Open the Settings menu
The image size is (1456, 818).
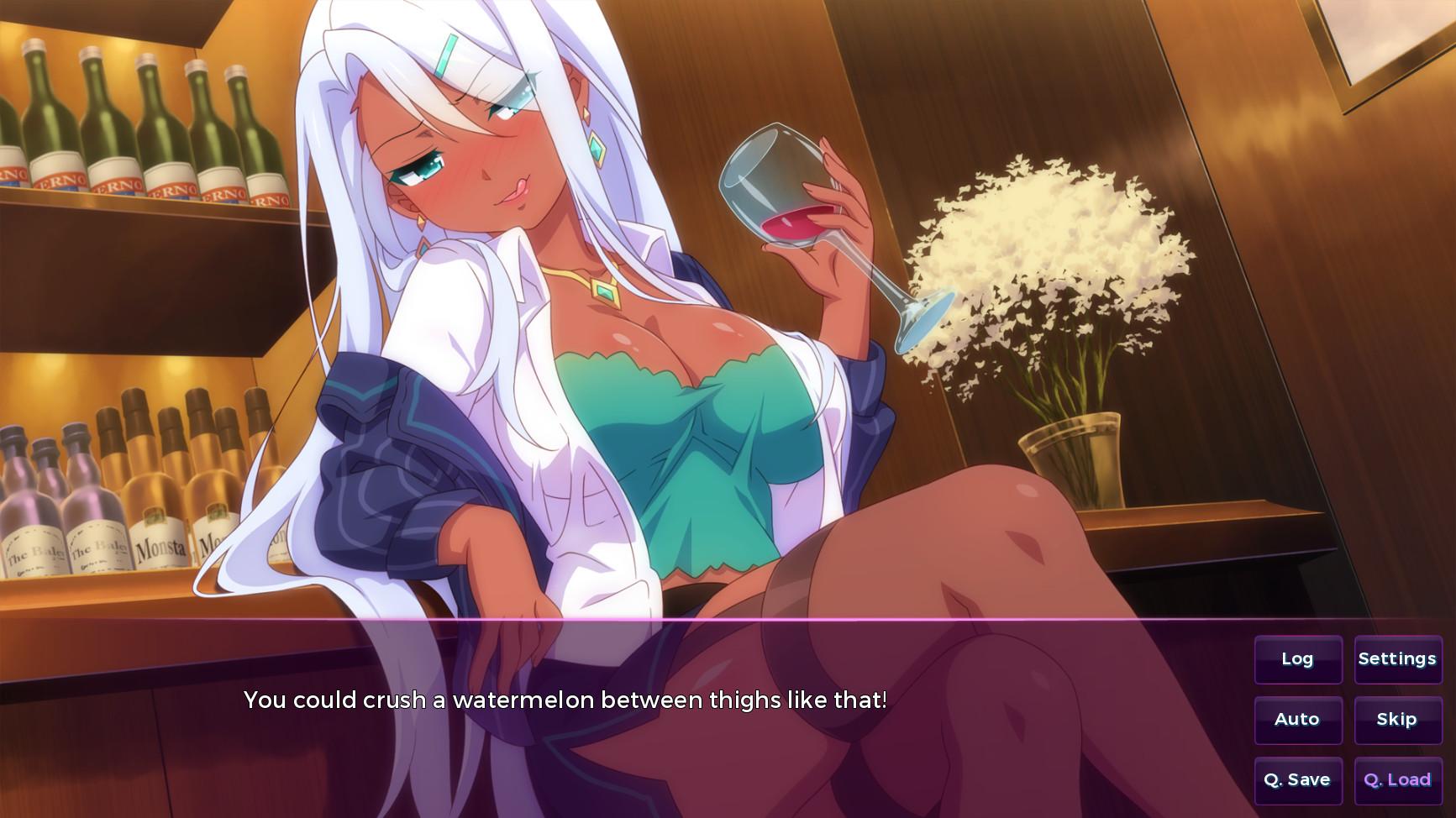(1397, 659)
